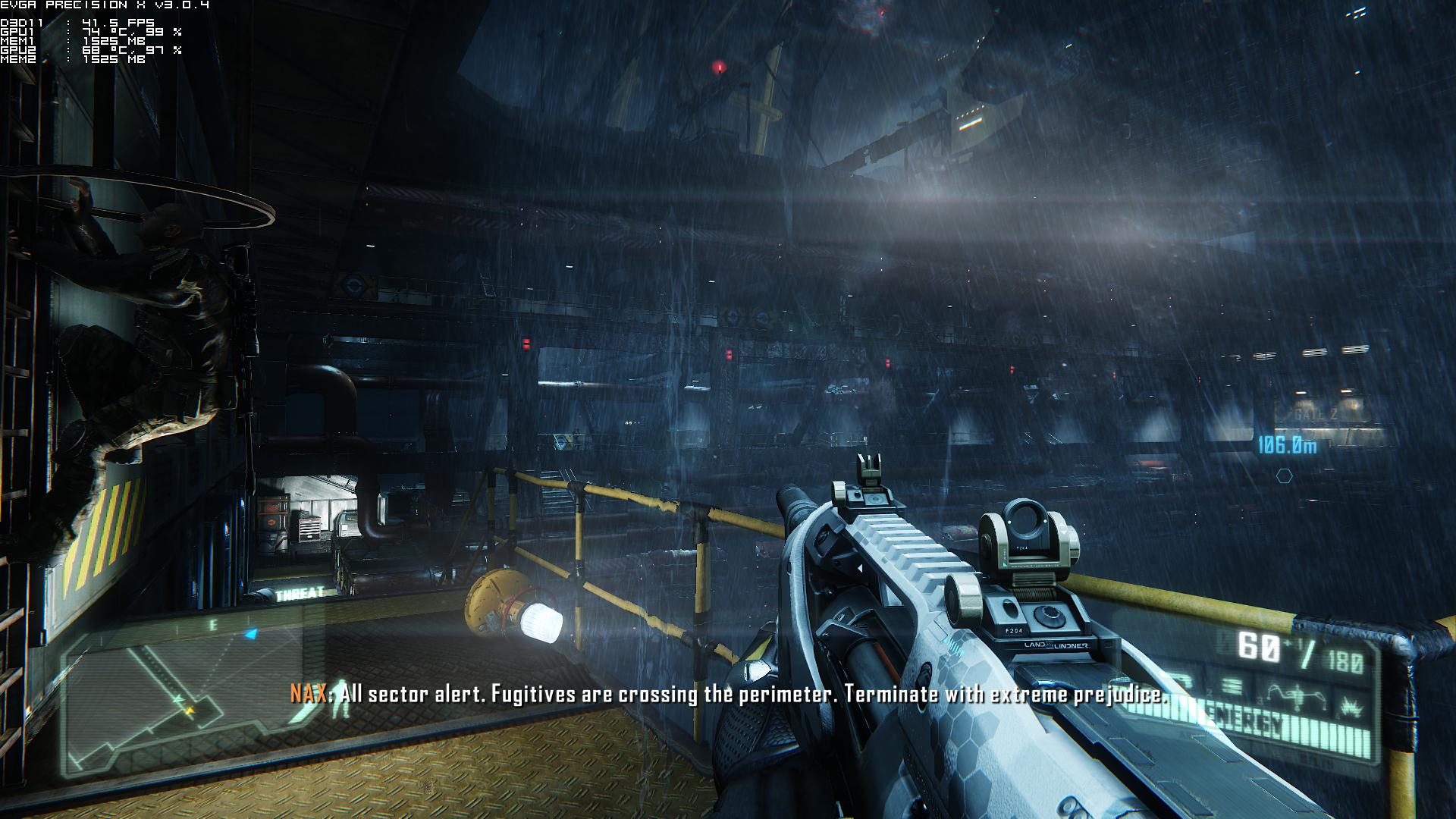
Task: Select the blue objective arrow on the minimap
Action: (x=251, y=633)
